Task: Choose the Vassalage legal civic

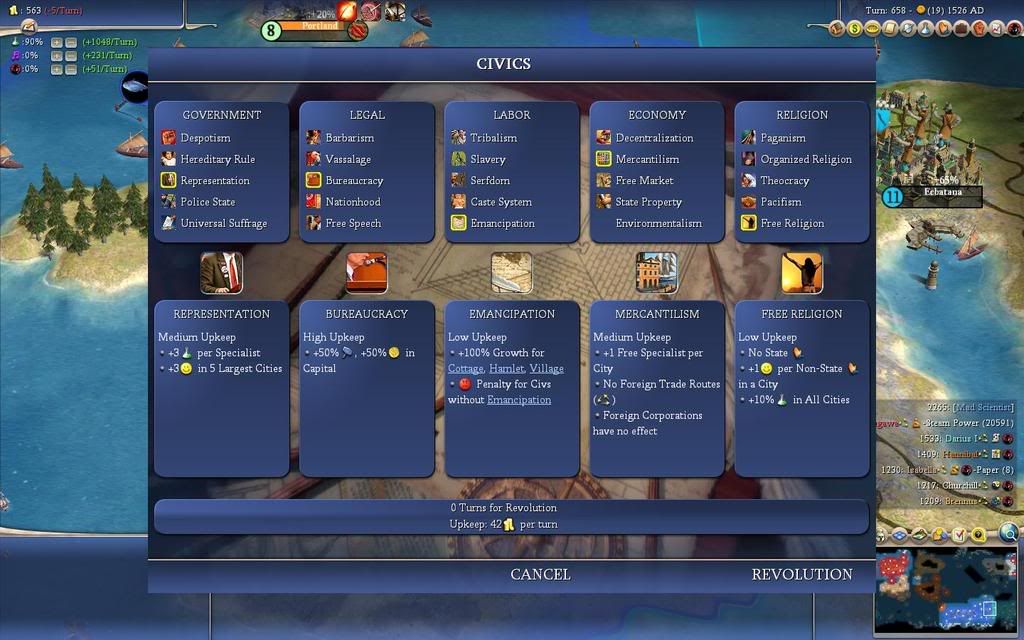Action: (x=348, y=159)
